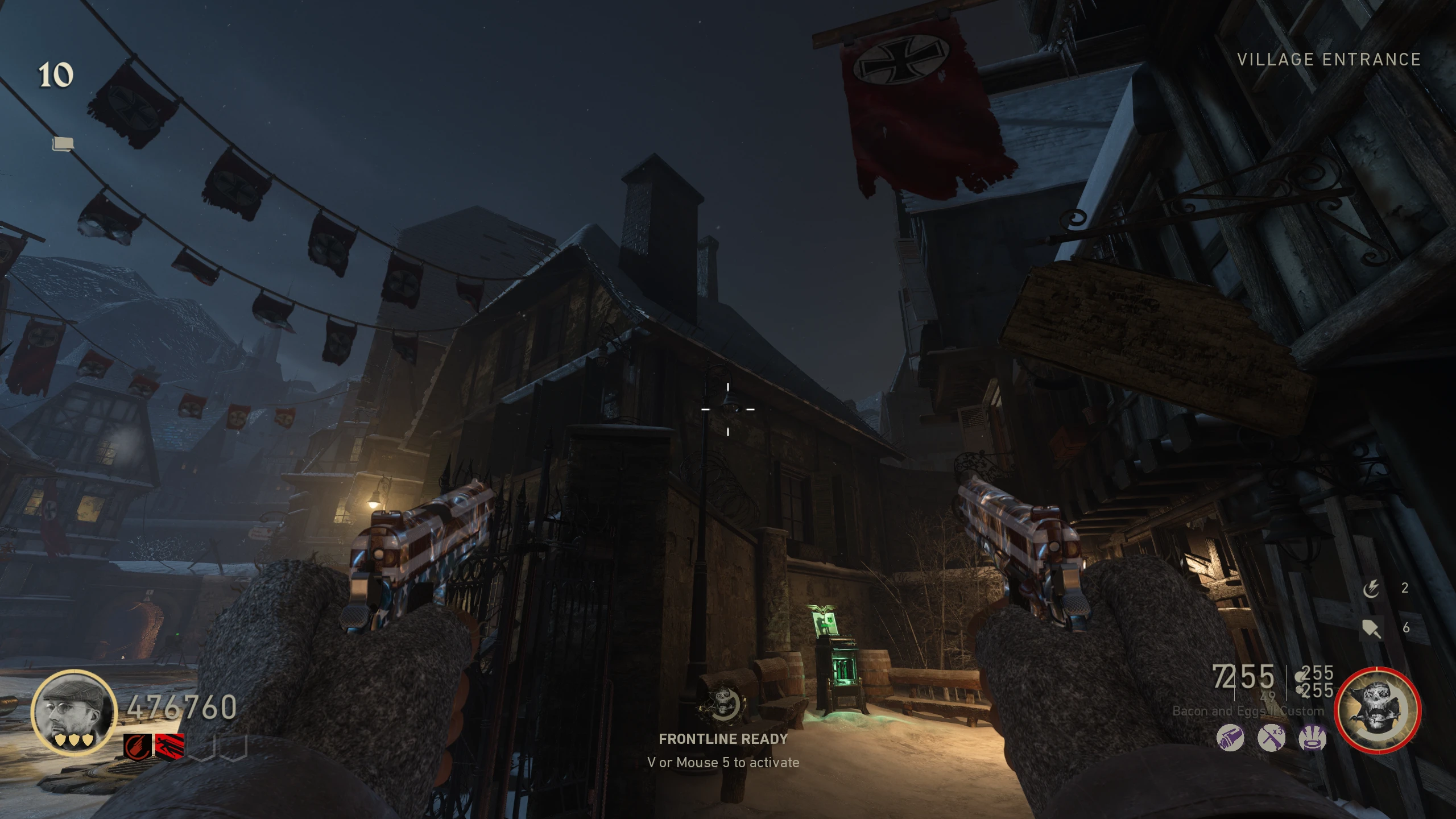The height and width of the screenshot is (819, 1456).
Task: Select the pointing-hand reload perk icon
Action: 138,747
